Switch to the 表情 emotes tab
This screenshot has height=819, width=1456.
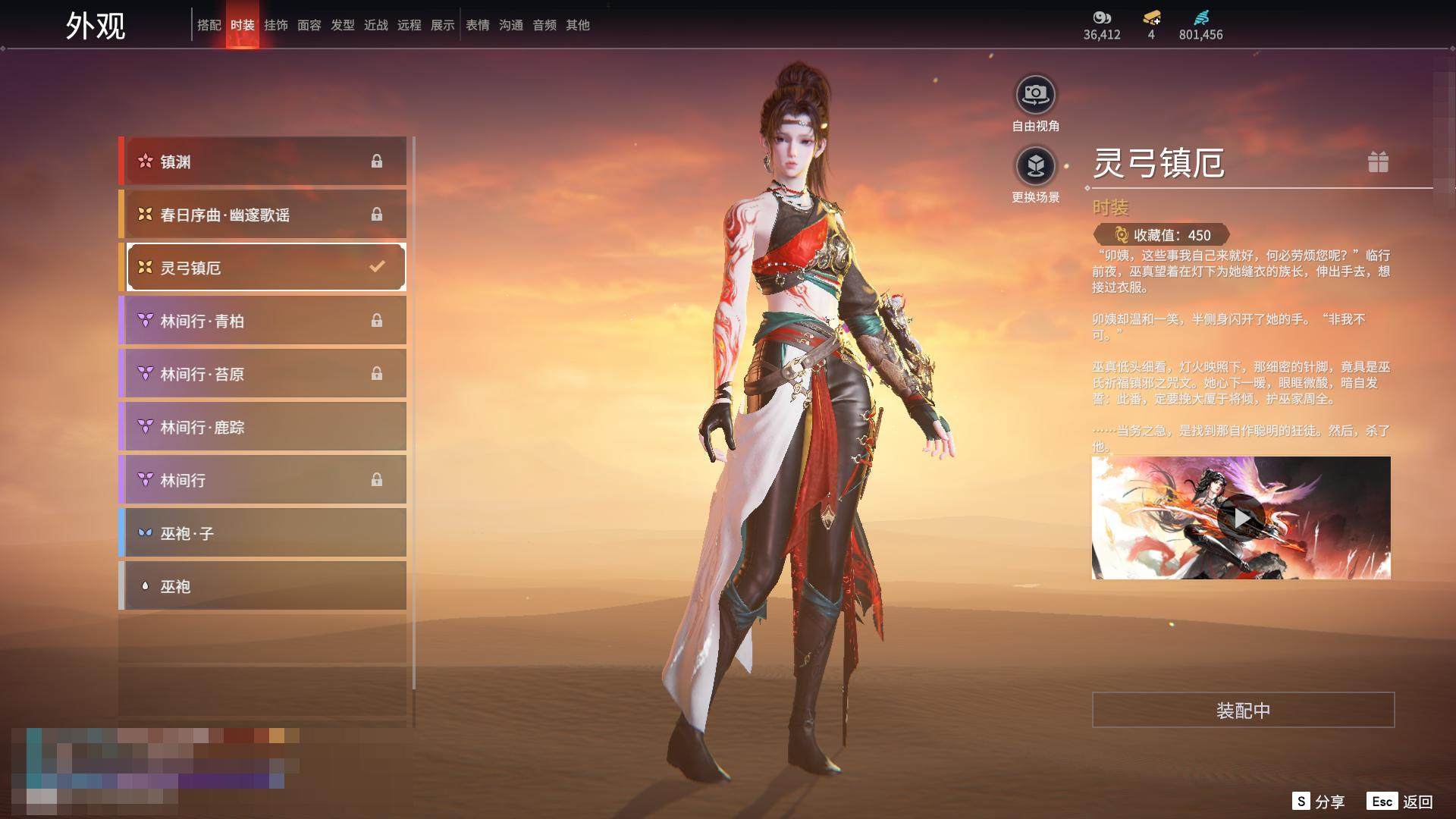[477, 25]
